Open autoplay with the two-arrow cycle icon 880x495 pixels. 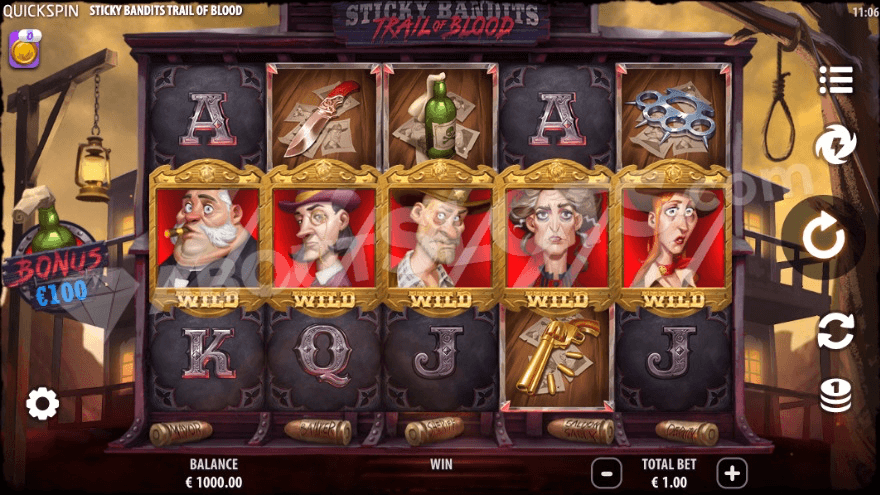(835, 330)
